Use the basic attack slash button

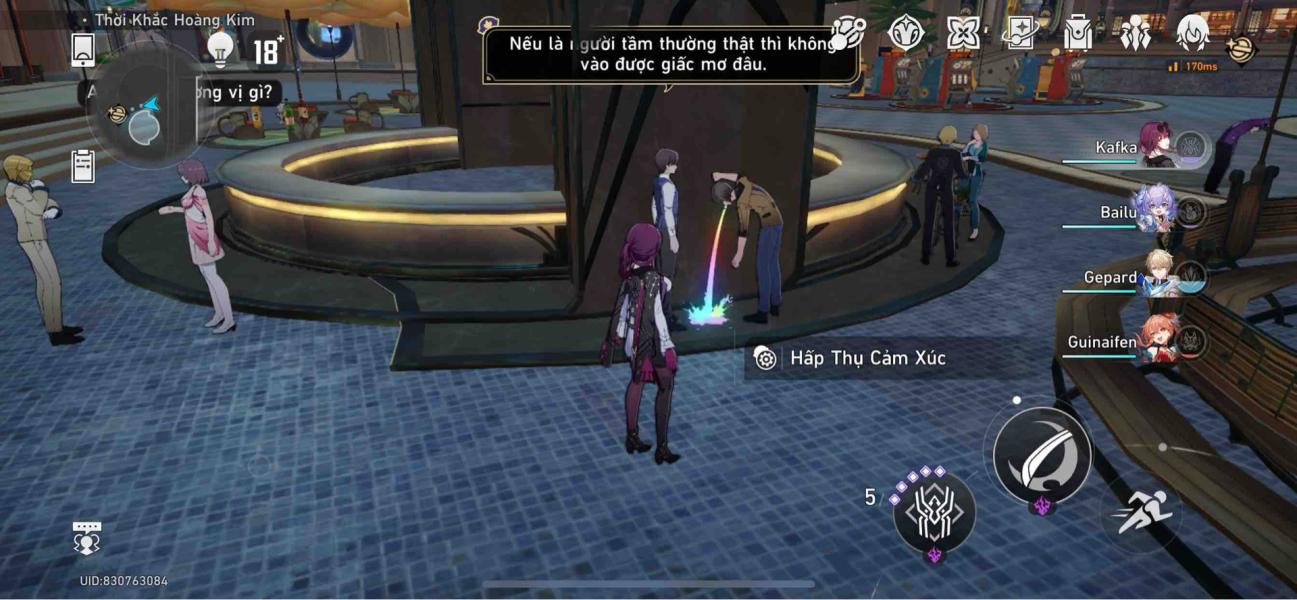click(1042, 455)
